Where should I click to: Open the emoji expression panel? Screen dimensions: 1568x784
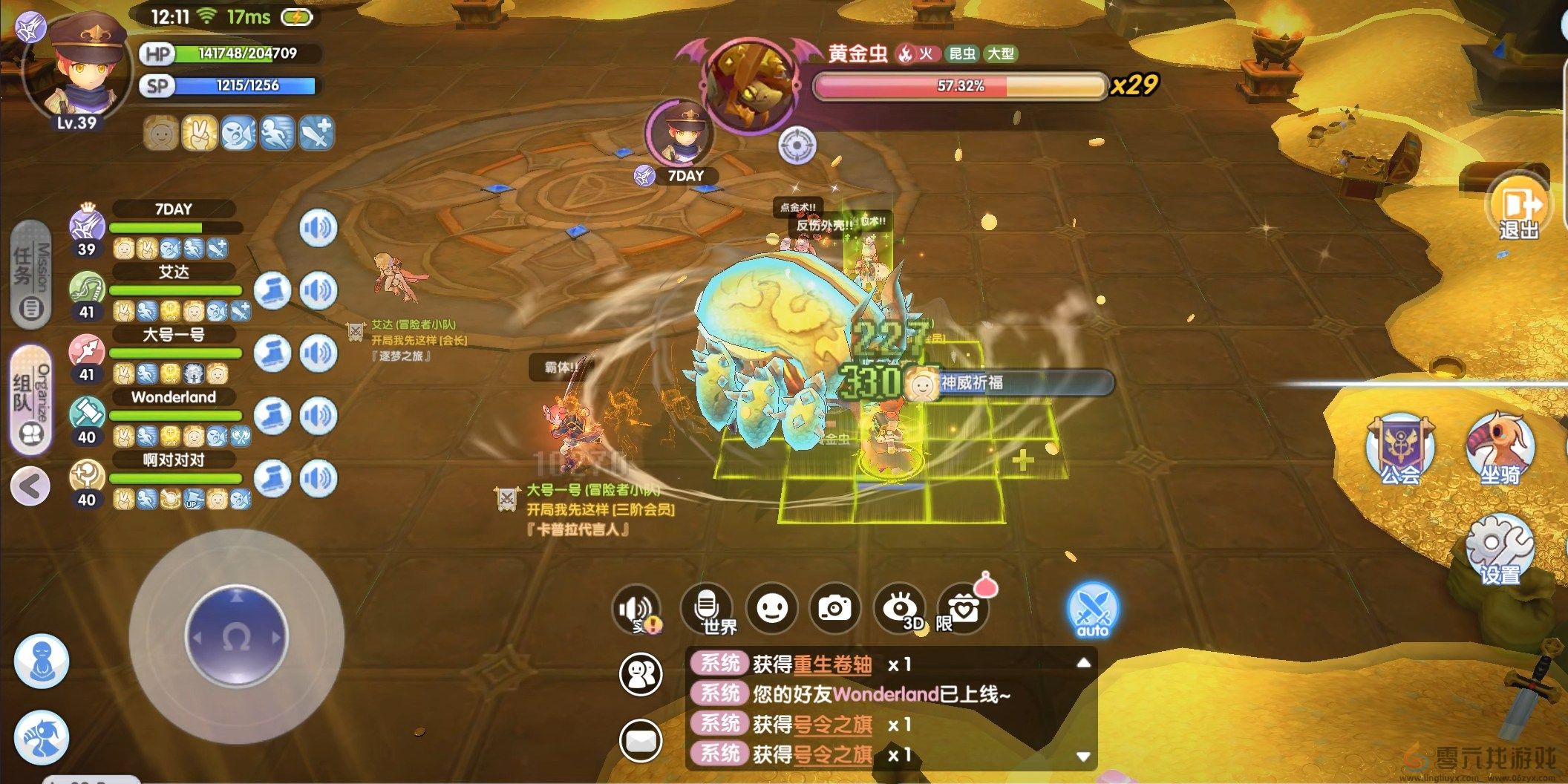(x=772, y=607)
